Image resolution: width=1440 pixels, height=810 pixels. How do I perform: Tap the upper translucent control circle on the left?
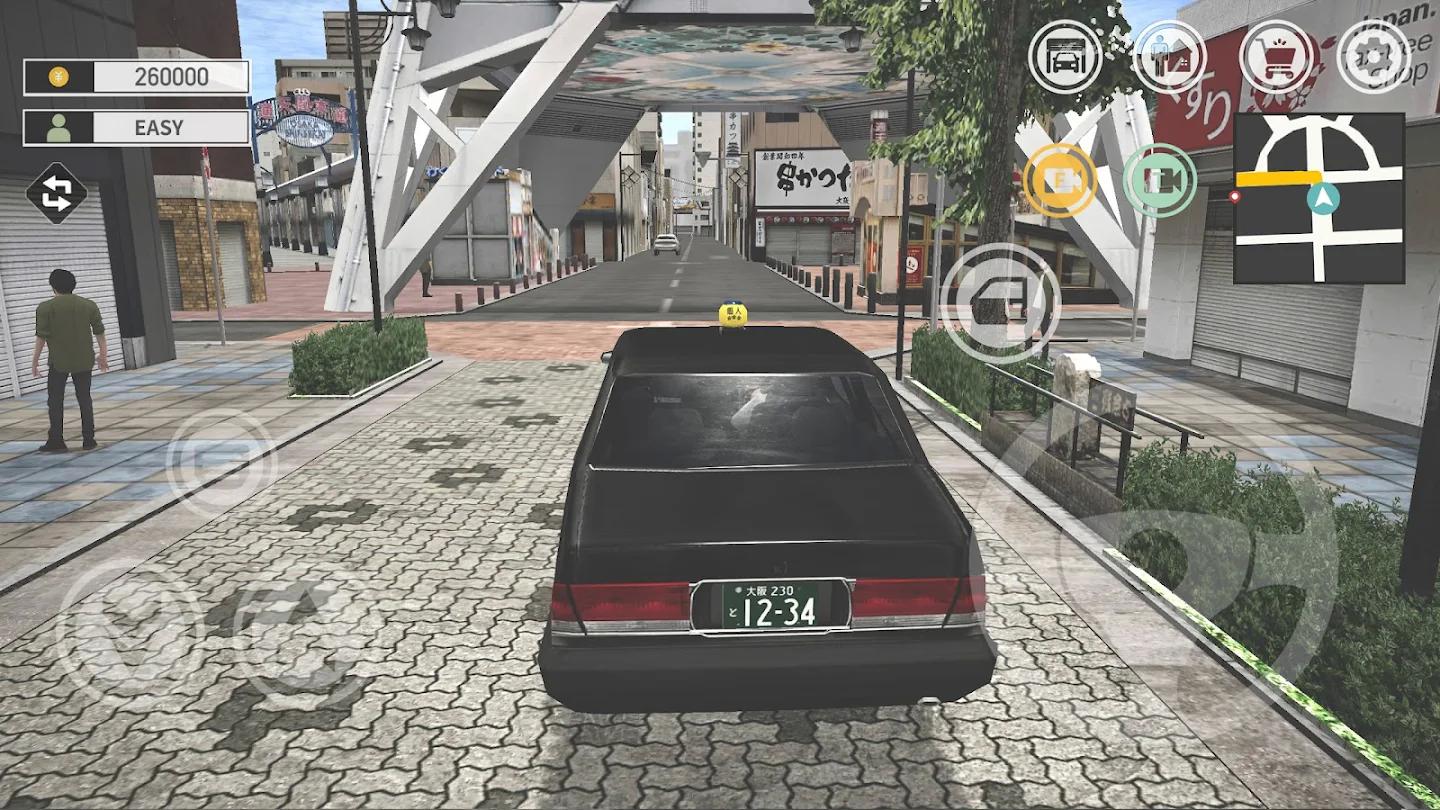coord(213,465)
